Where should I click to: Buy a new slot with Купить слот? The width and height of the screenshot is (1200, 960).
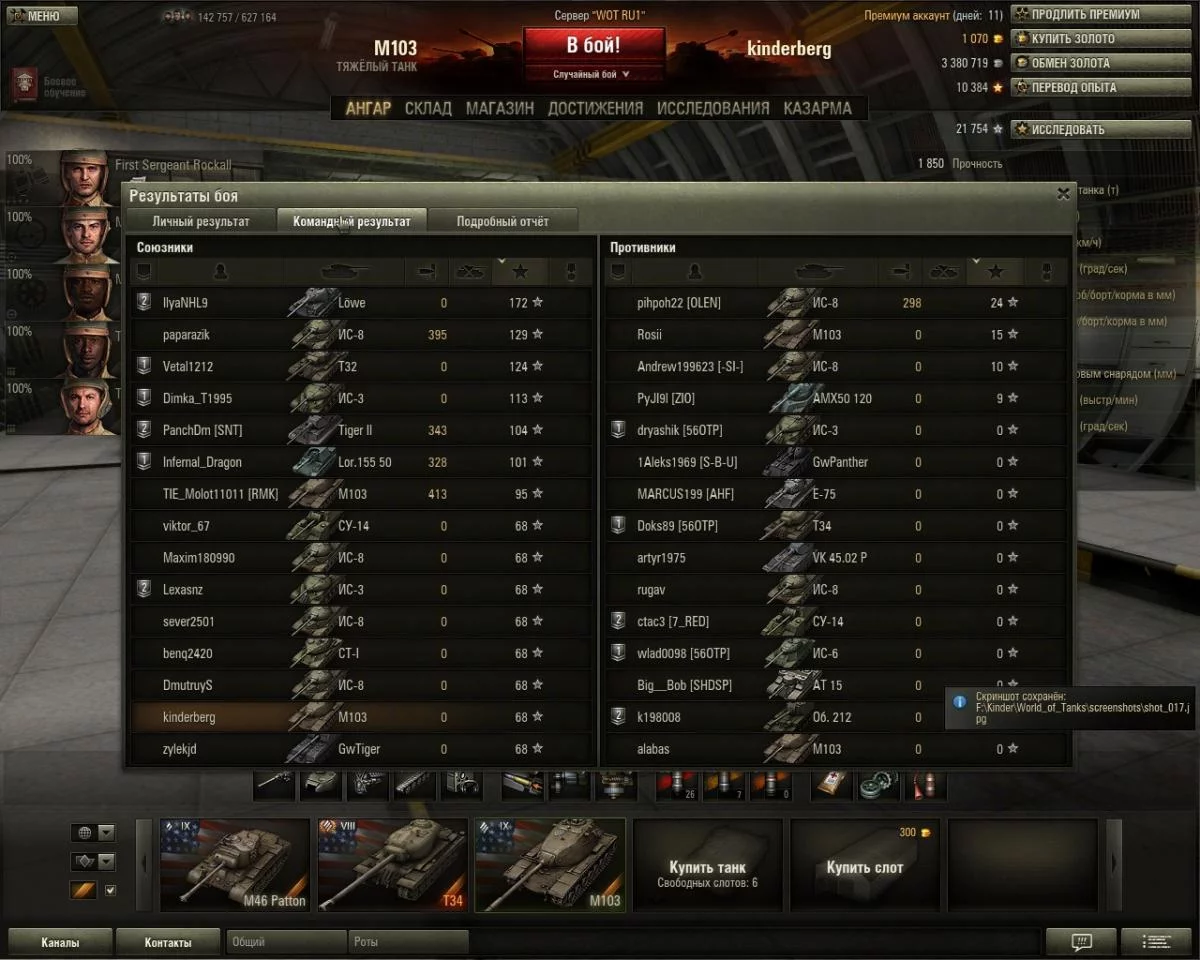(864, 866)
